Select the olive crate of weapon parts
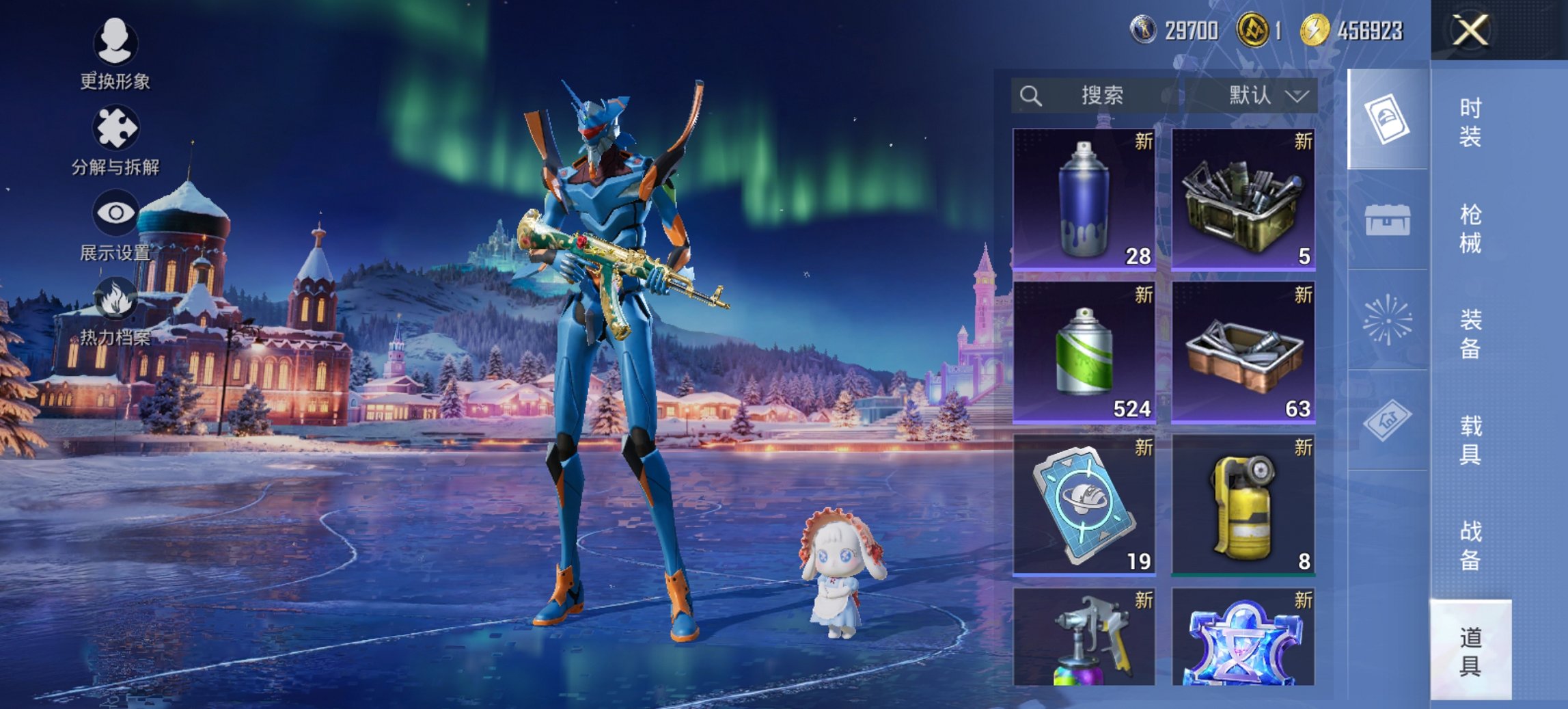The width and height of the screenshot is (1568, 709). [1243, 199]
